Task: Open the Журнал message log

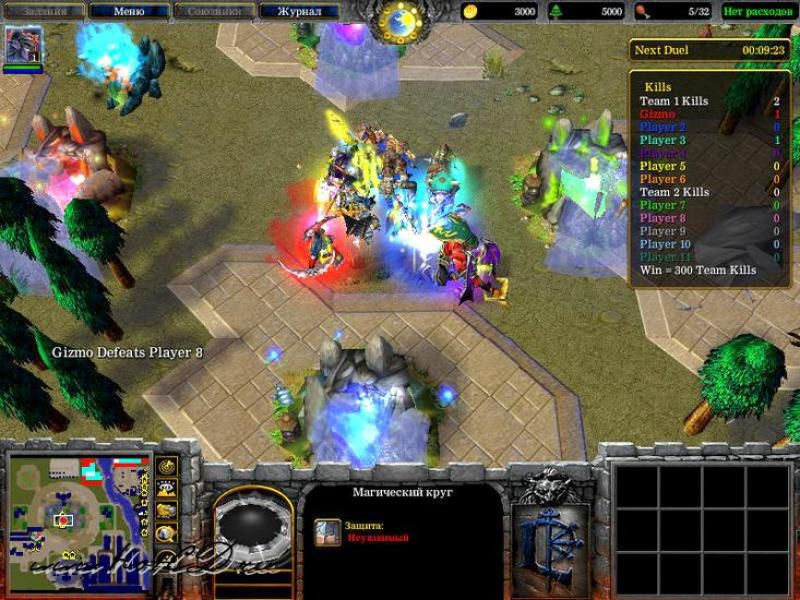Action: pos(298,11)
